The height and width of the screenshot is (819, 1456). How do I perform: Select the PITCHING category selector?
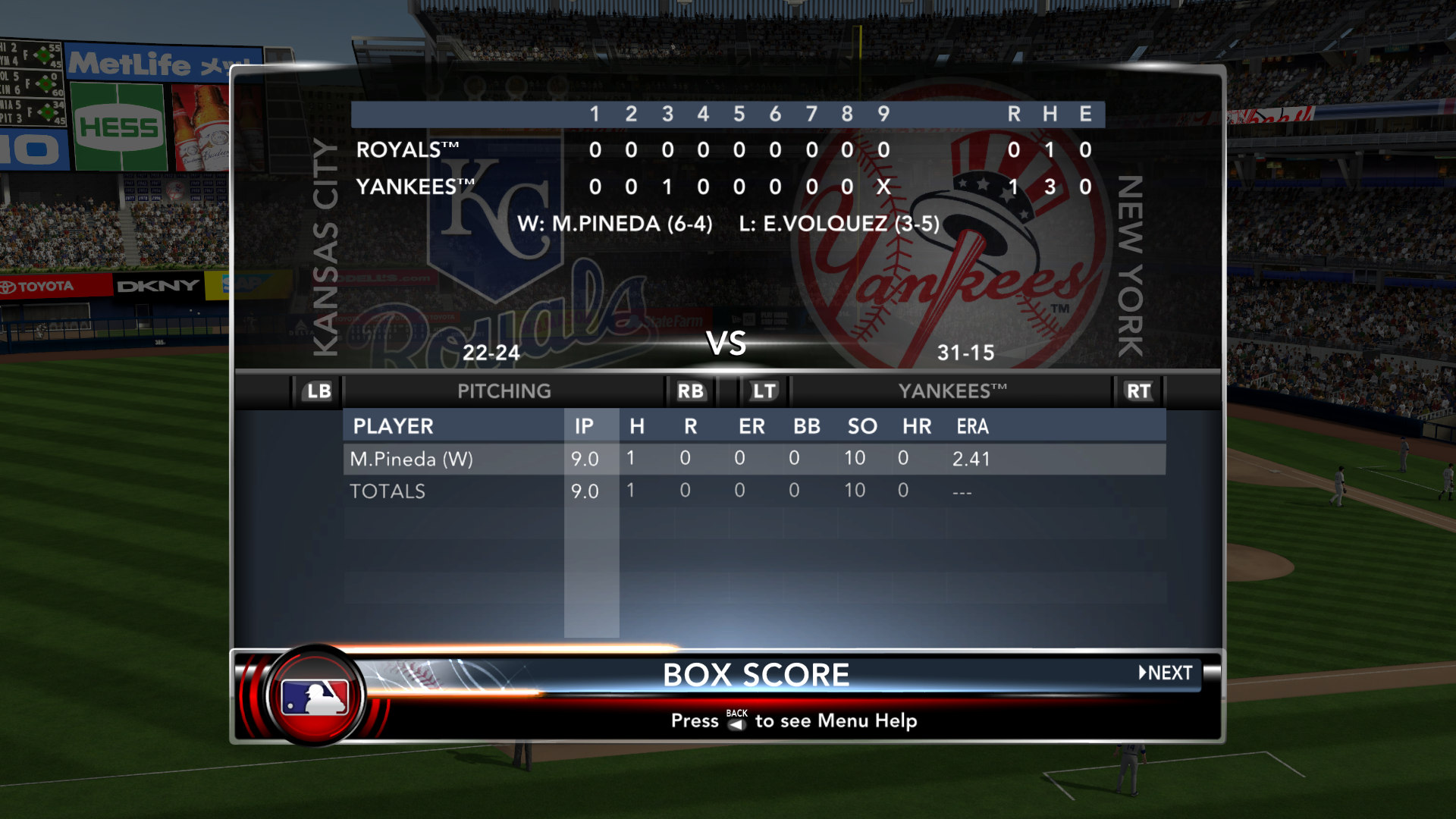(504, 391)
